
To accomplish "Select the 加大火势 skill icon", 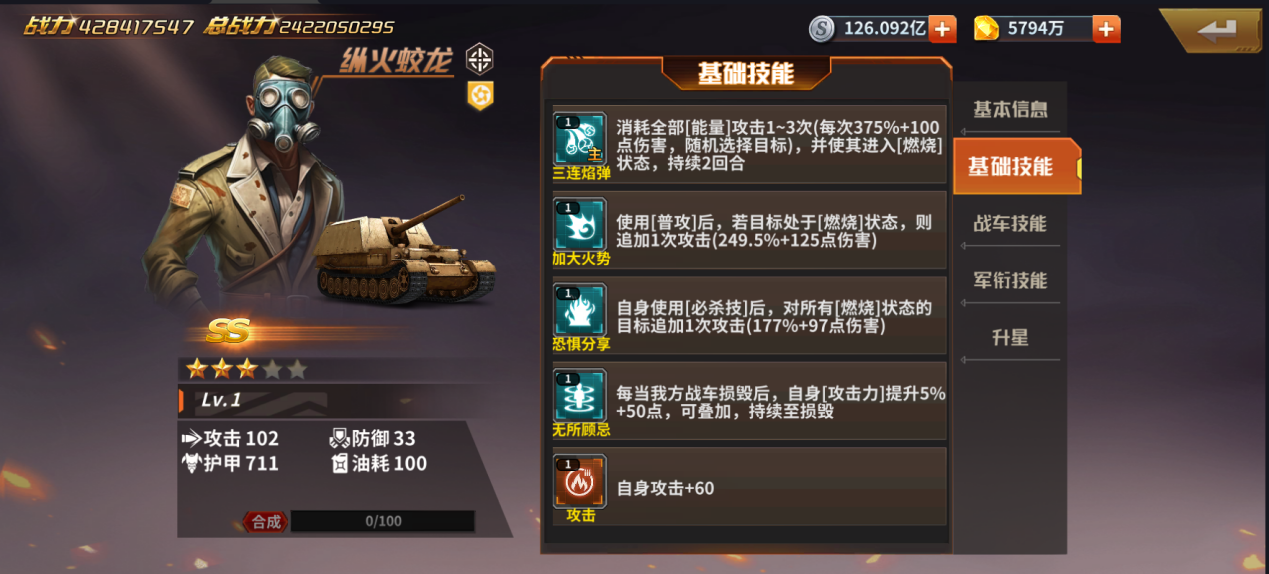I will click(x=580, y=225).
